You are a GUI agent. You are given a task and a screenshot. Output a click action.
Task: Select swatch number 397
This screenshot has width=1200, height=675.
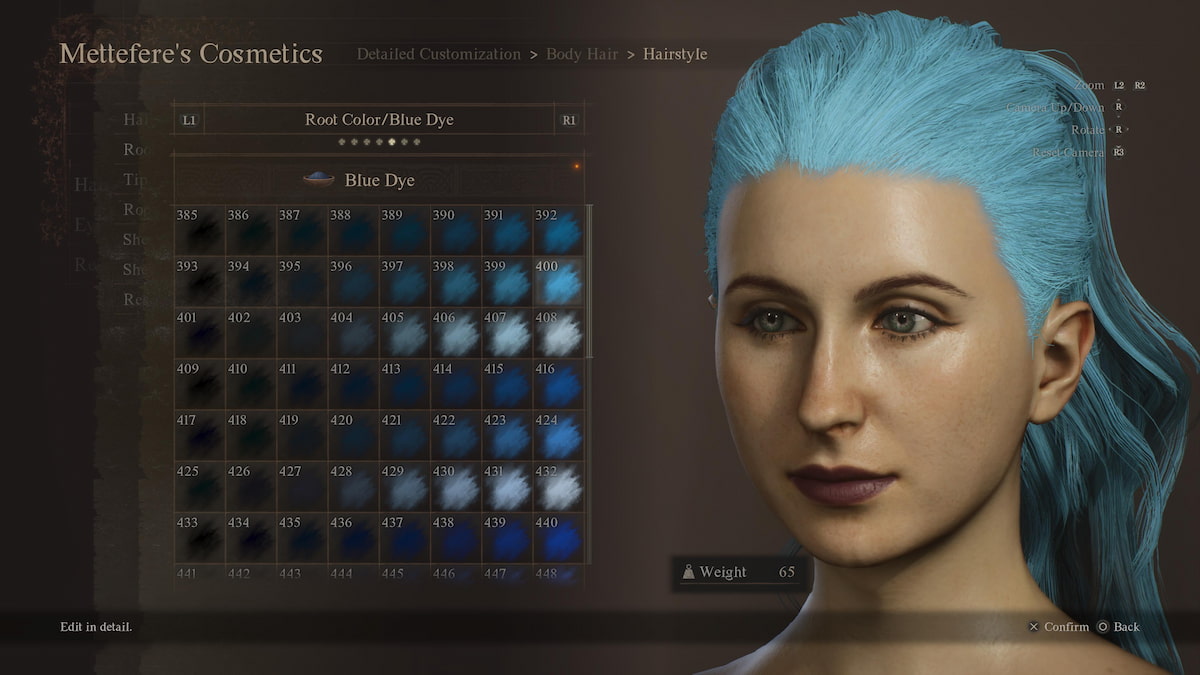[406, 283]
